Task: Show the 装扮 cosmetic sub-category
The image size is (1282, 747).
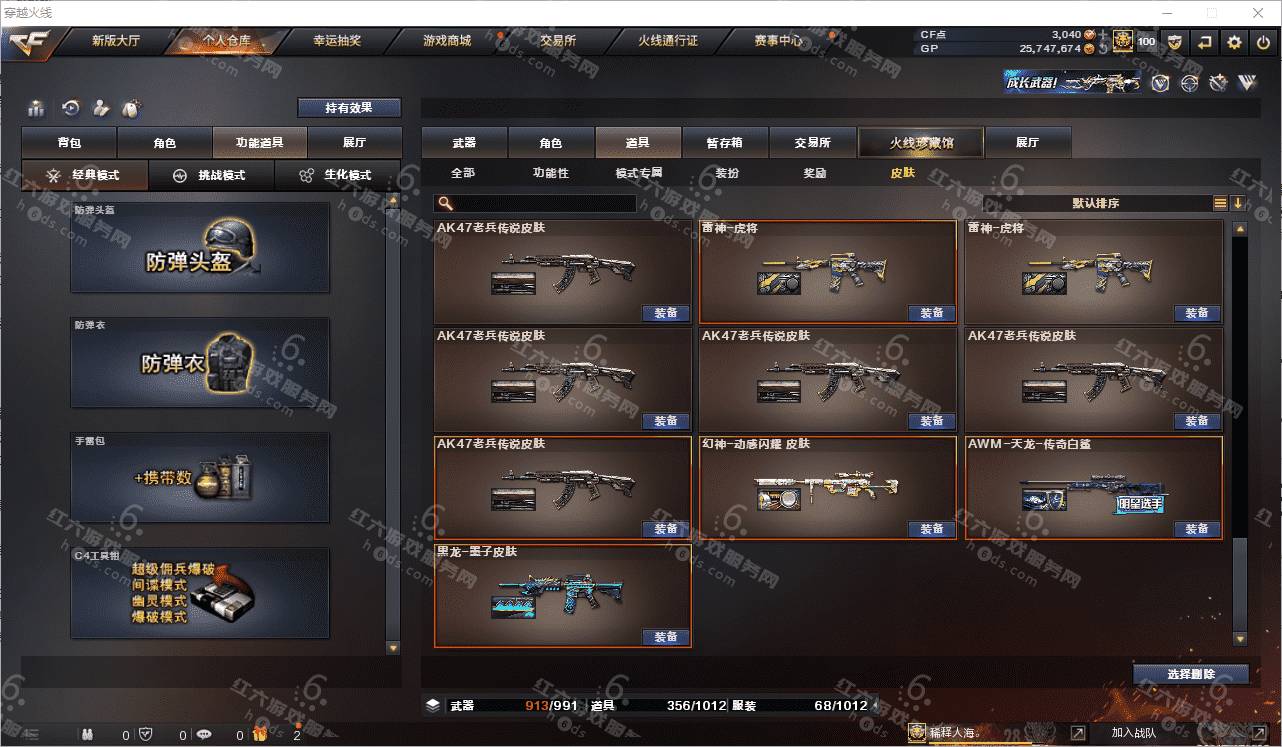Action: (727, 173)
